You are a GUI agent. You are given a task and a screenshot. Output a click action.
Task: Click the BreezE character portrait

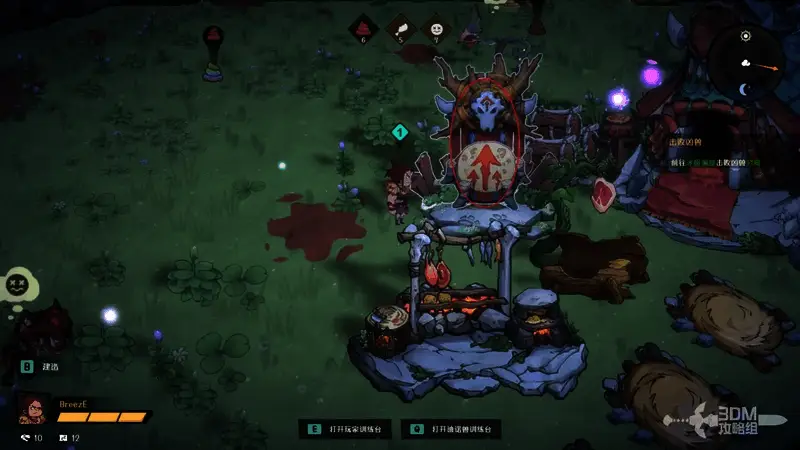tap(34, 410)
